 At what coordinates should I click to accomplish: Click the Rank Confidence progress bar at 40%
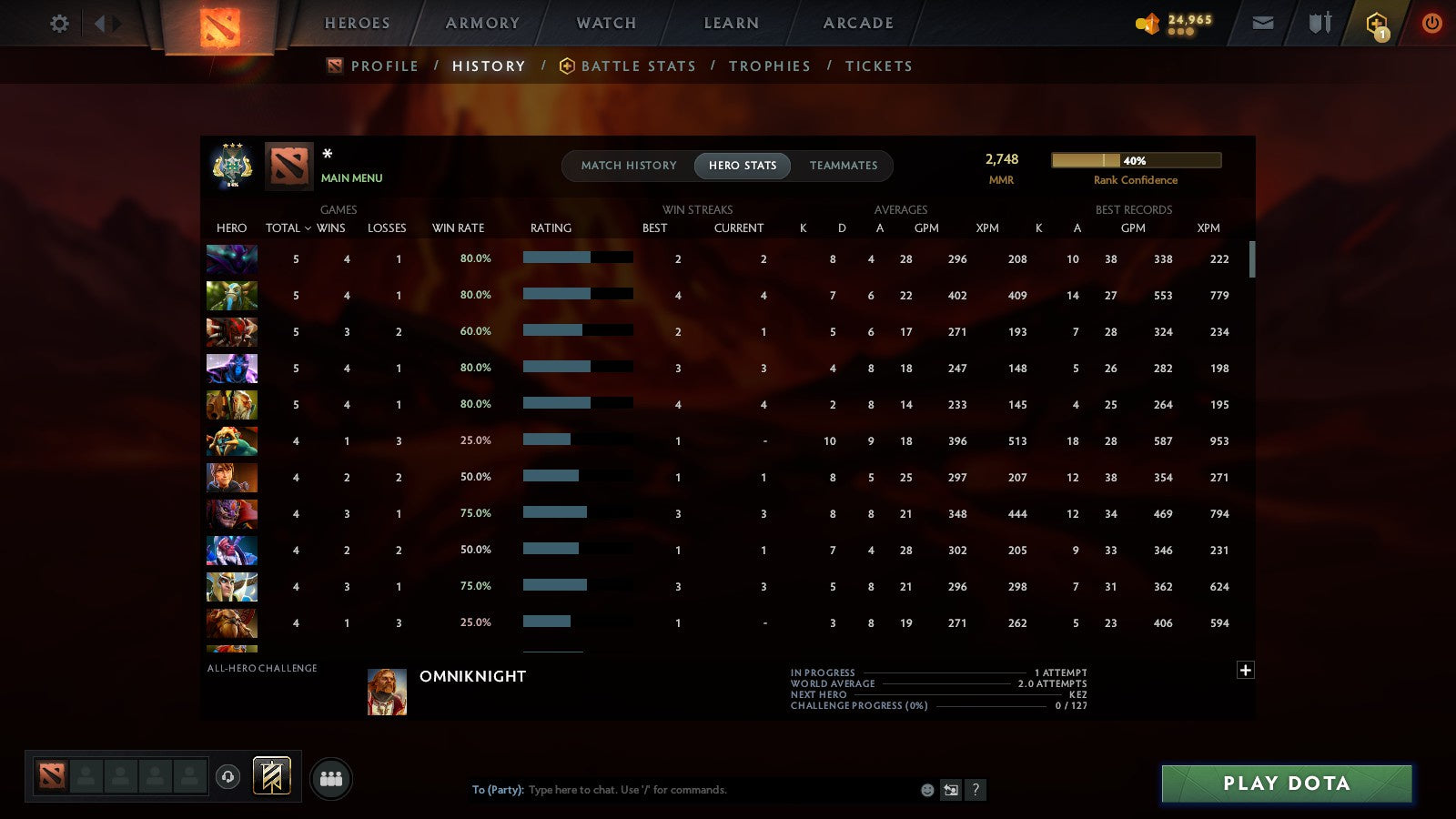point(1137,160)
